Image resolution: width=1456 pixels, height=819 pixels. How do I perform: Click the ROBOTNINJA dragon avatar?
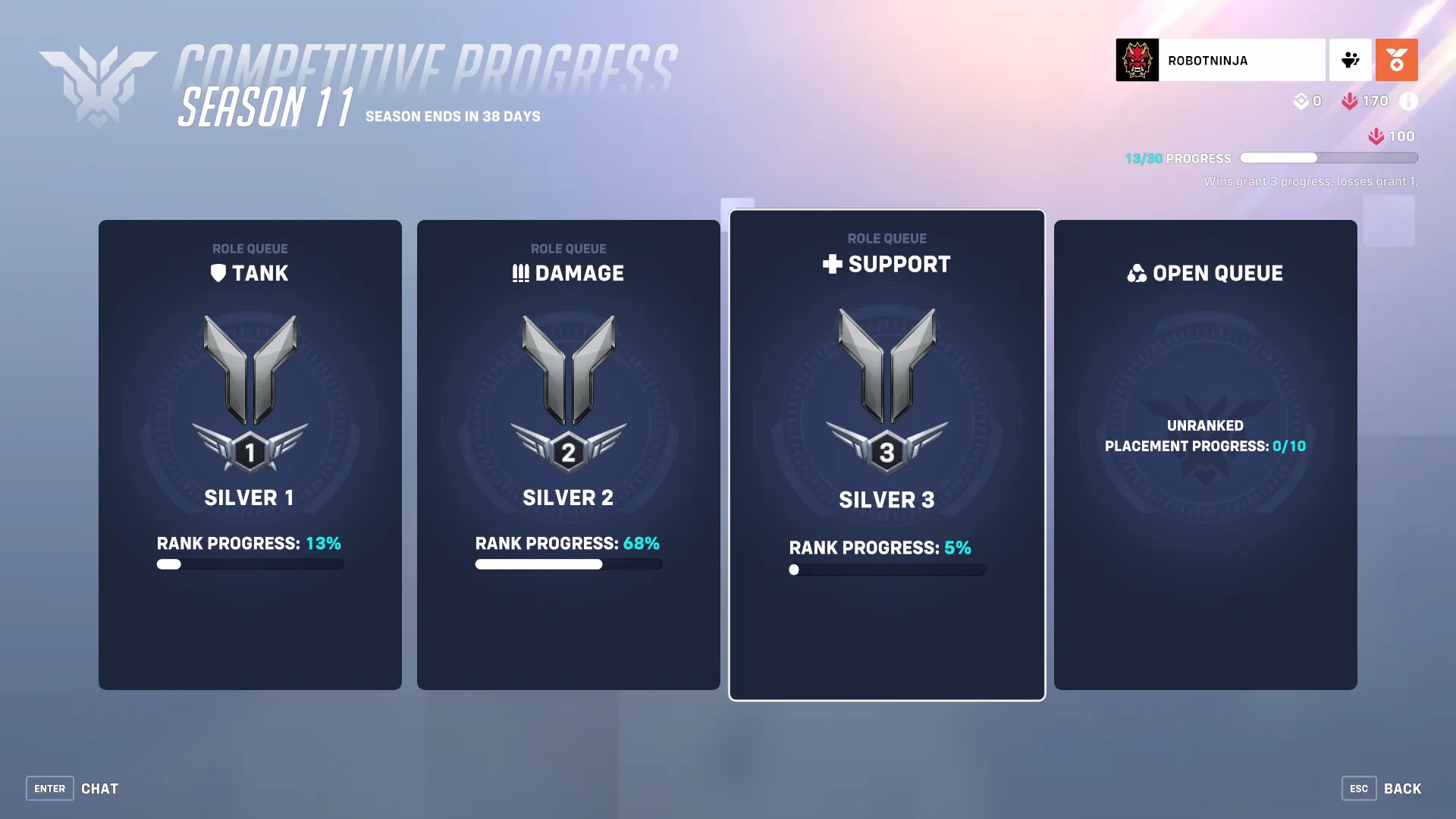click(x=1136, y=60)
